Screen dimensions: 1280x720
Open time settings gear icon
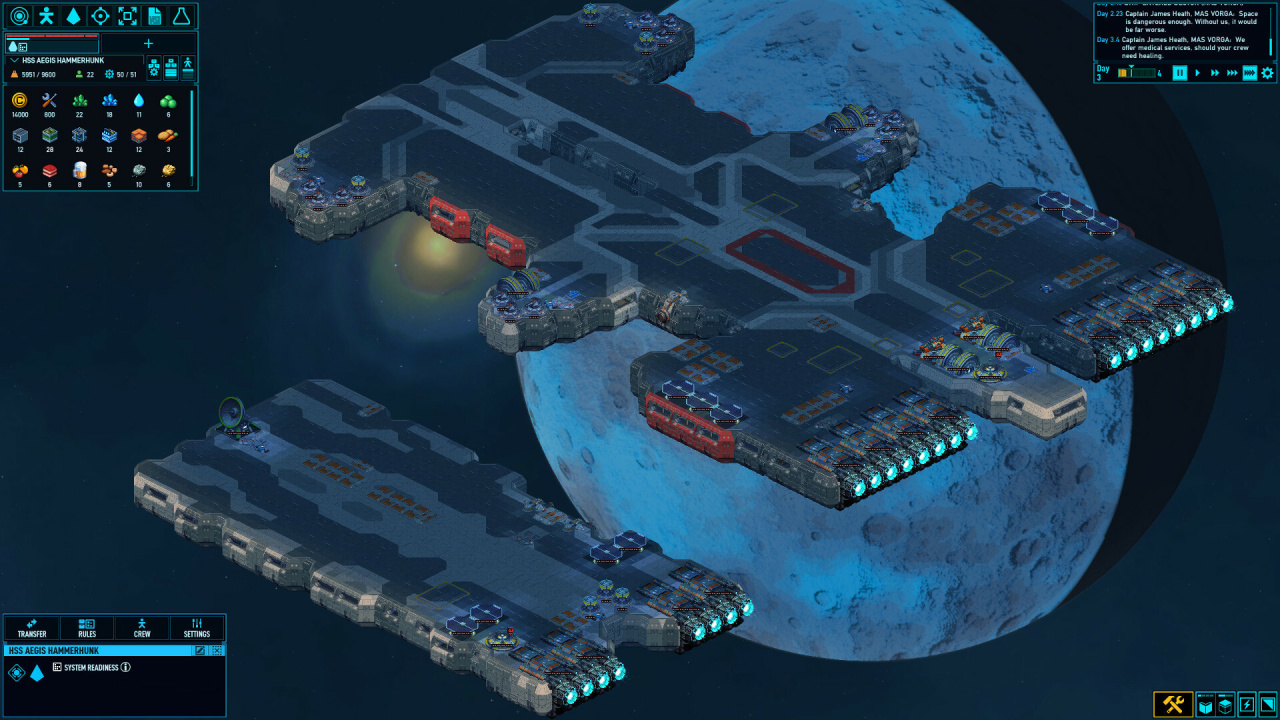pos(1267,73)
